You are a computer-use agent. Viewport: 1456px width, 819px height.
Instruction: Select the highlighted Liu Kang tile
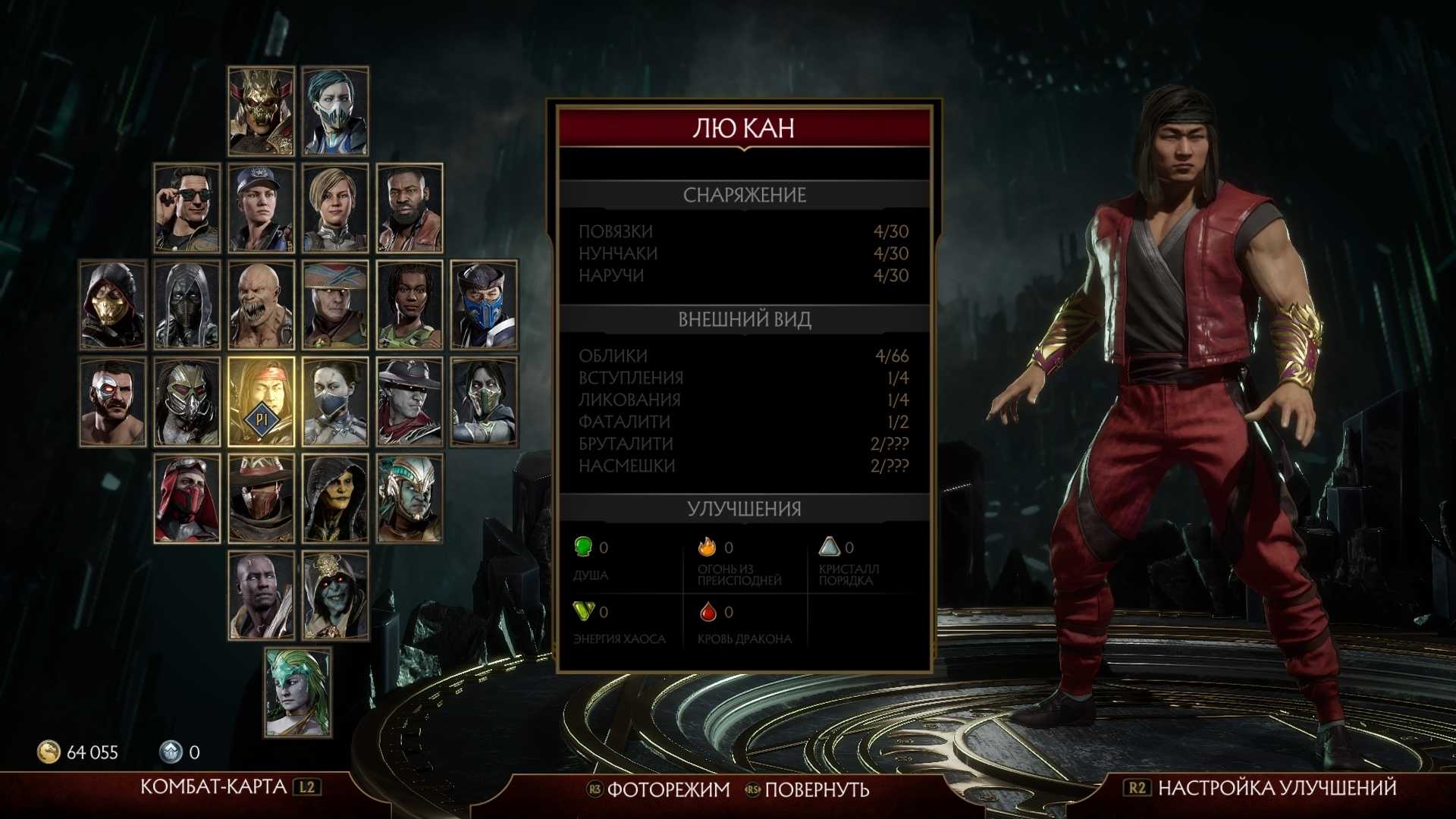[x=261, y=402]
